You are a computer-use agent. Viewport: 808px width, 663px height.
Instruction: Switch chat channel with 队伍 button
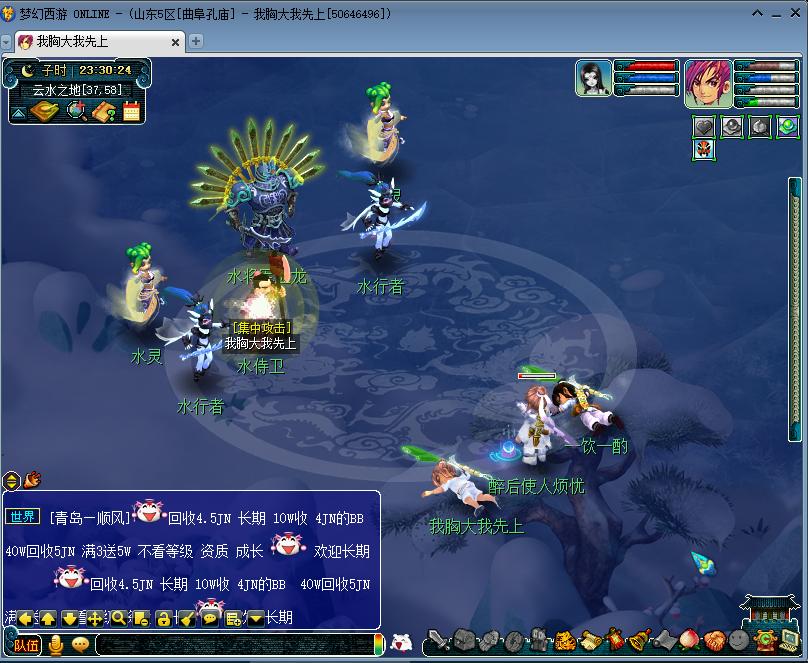point(27,645)
